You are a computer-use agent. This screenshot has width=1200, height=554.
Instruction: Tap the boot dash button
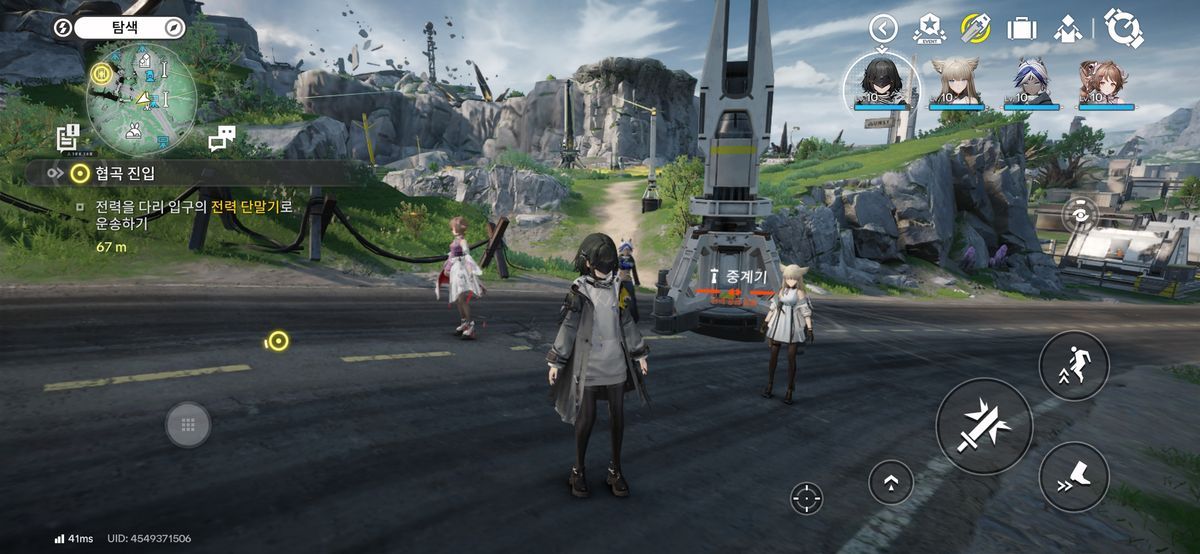coord(1073,477)
